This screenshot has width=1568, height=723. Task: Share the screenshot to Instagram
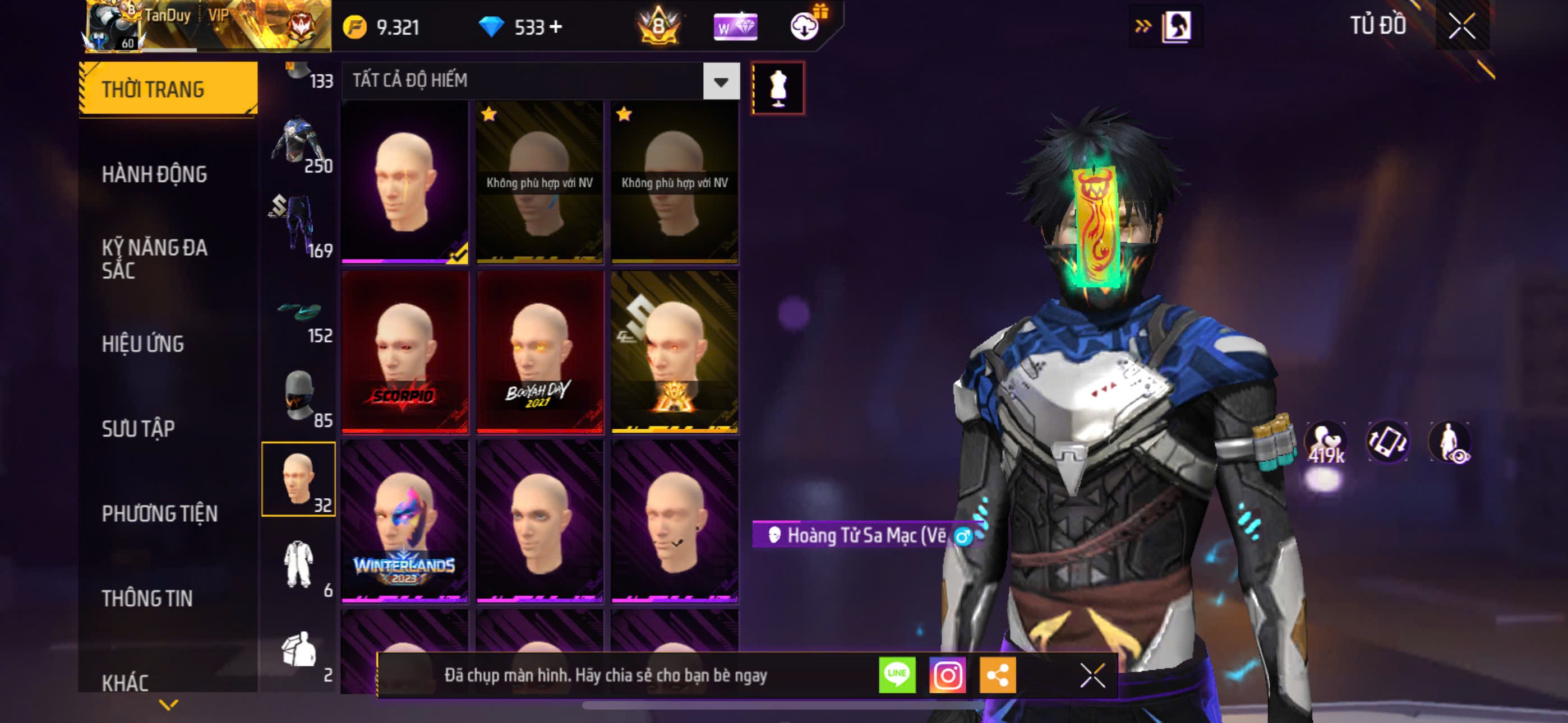coord(947,675)
